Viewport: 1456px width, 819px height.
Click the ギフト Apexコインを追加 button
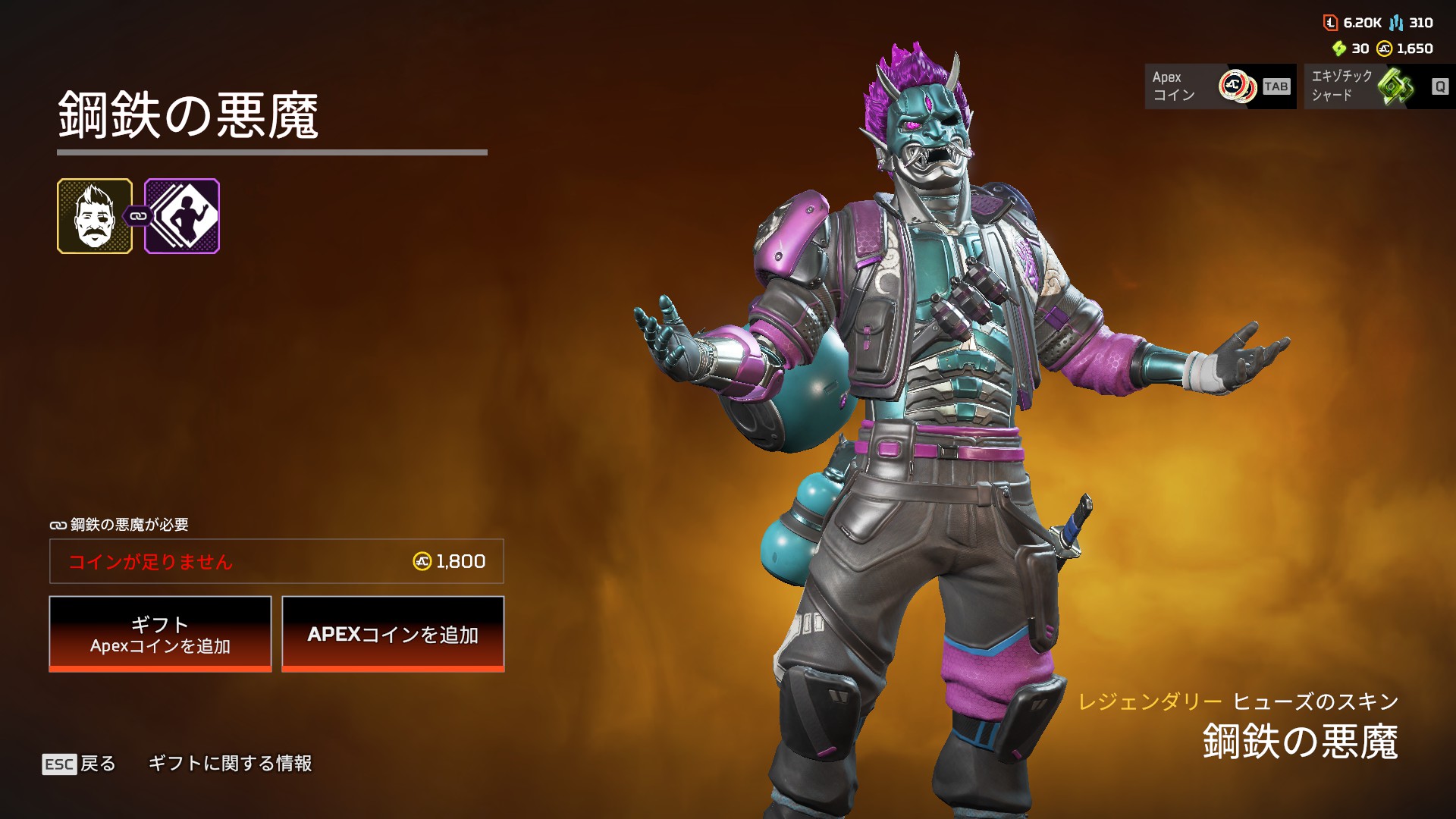(160, 634)
